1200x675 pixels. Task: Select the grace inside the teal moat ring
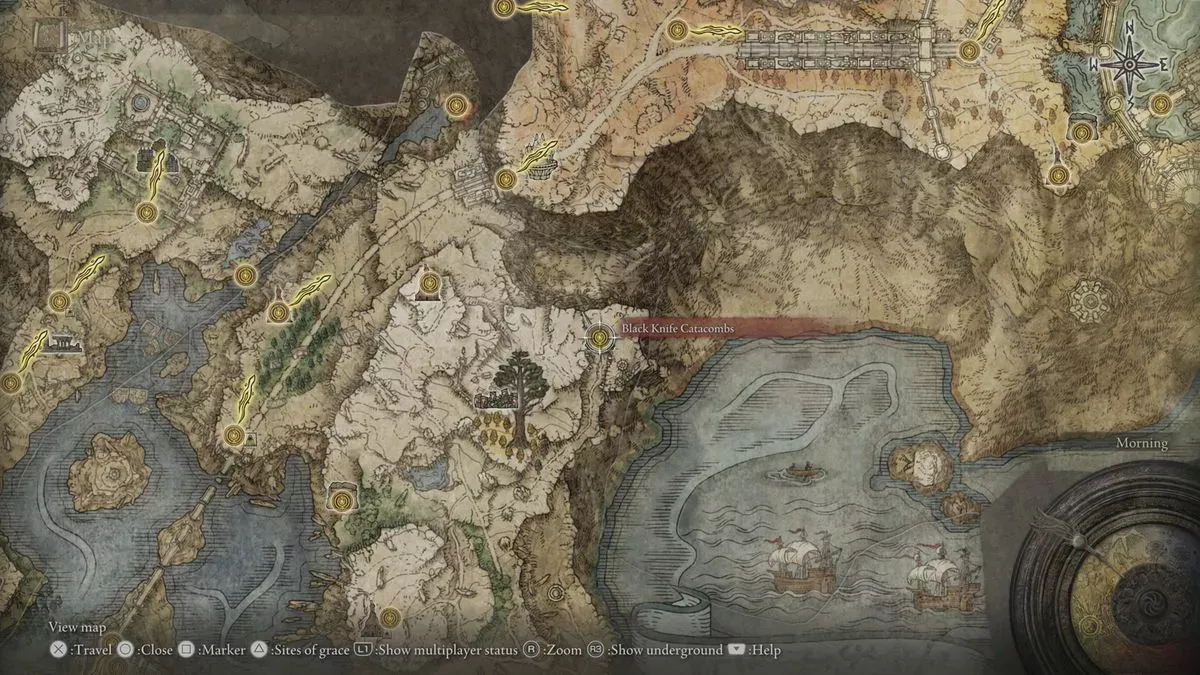point(1160,103)
